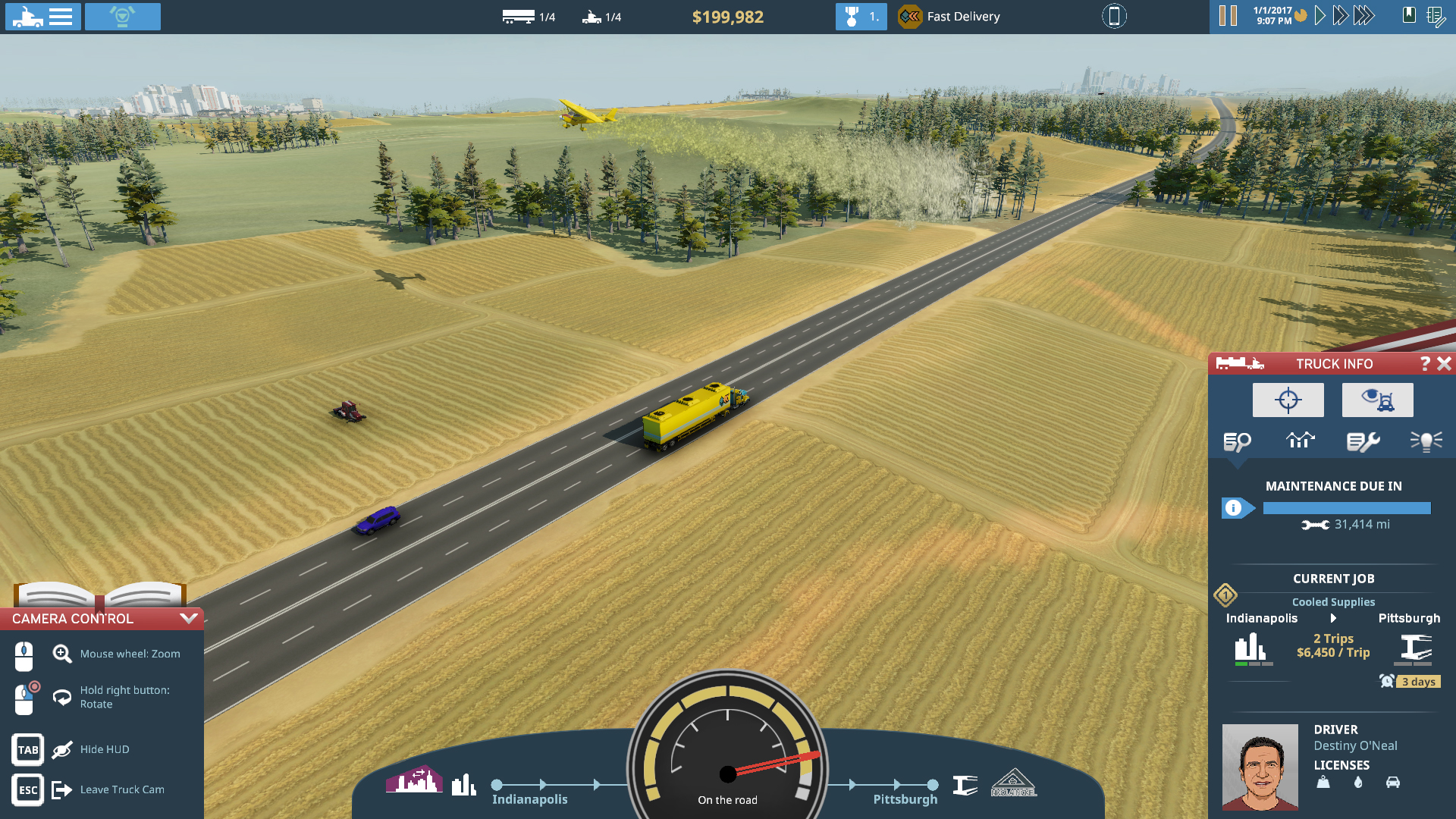Collapse the Camera Control panel chevron

click(x=187, y=618)
